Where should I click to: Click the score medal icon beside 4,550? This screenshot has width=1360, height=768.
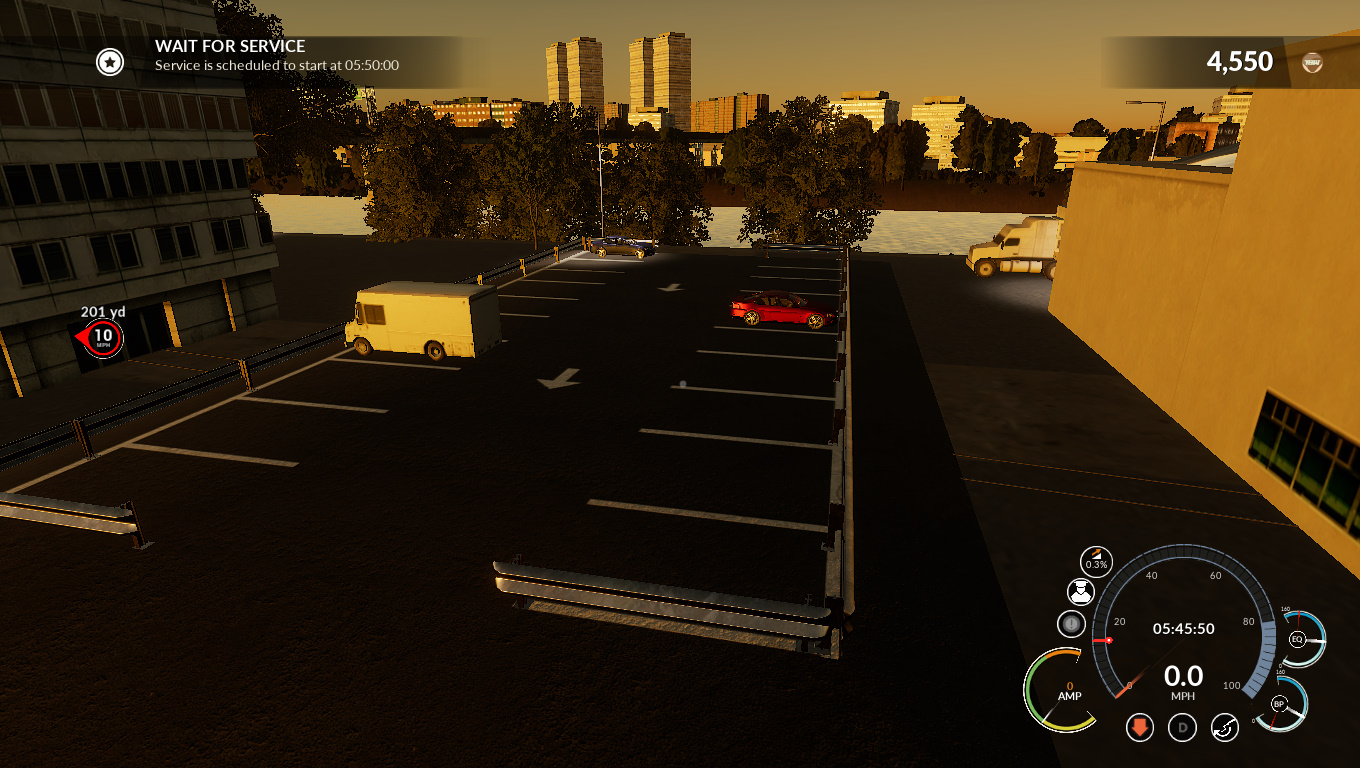tap(1313, 63)
